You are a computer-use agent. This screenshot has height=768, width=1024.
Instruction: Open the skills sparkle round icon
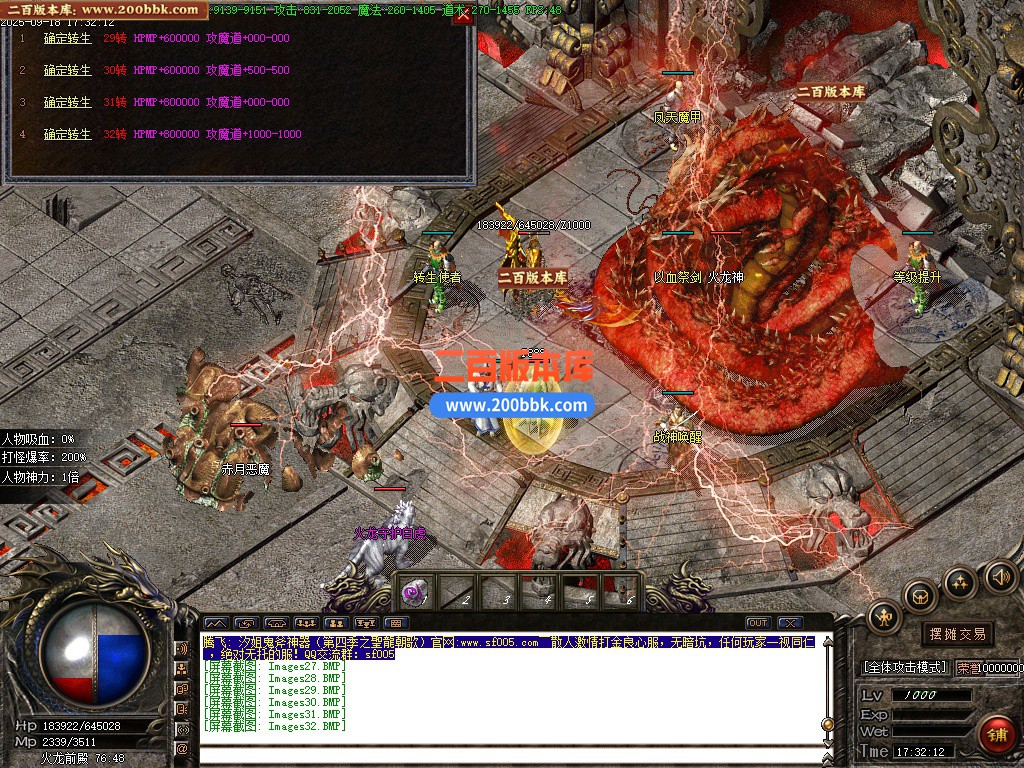pyautogui.click(x=960, y=581)
